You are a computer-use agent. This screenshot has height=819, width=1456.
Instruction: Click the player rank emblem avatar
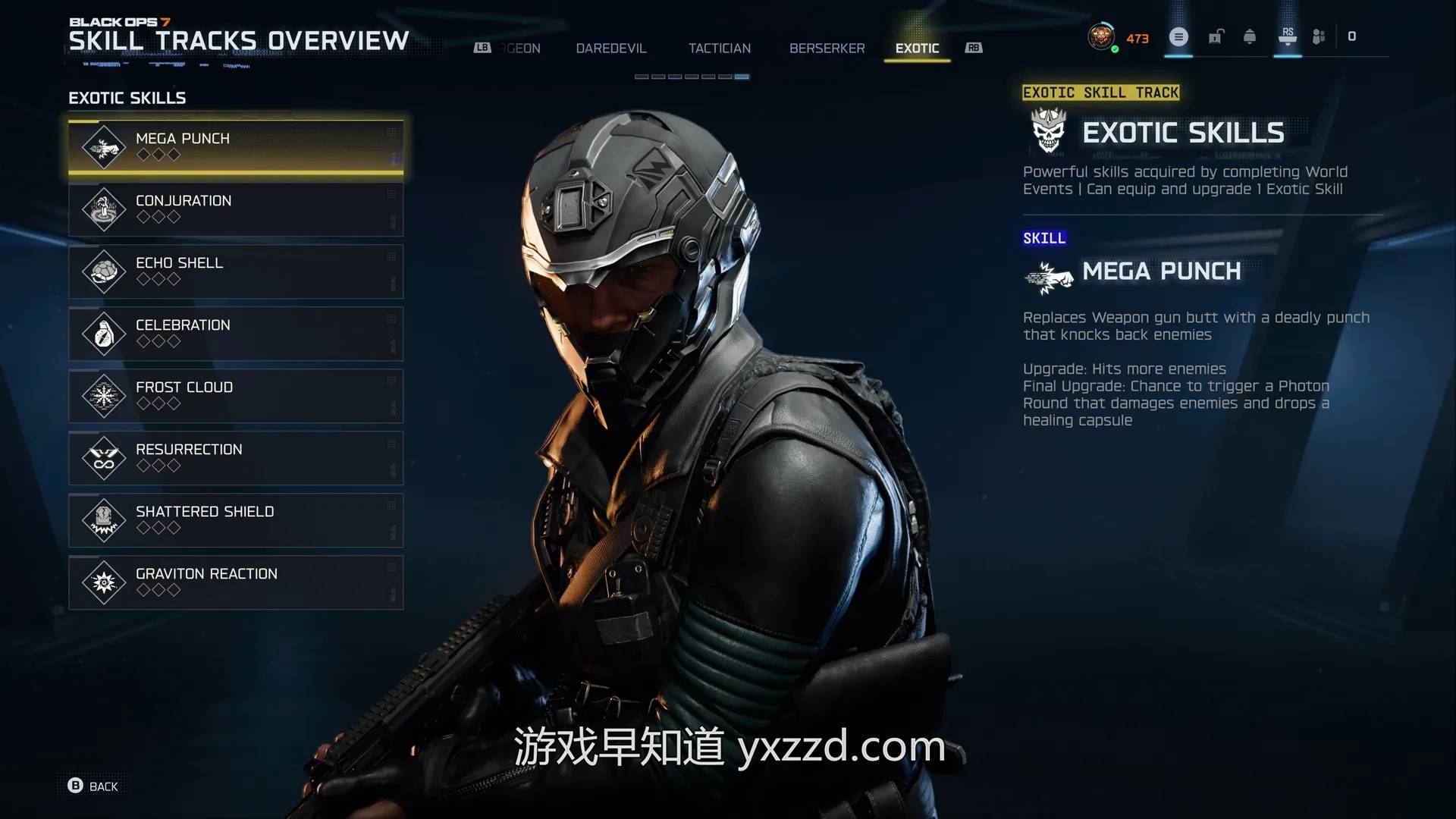(x=1100, y=36)
